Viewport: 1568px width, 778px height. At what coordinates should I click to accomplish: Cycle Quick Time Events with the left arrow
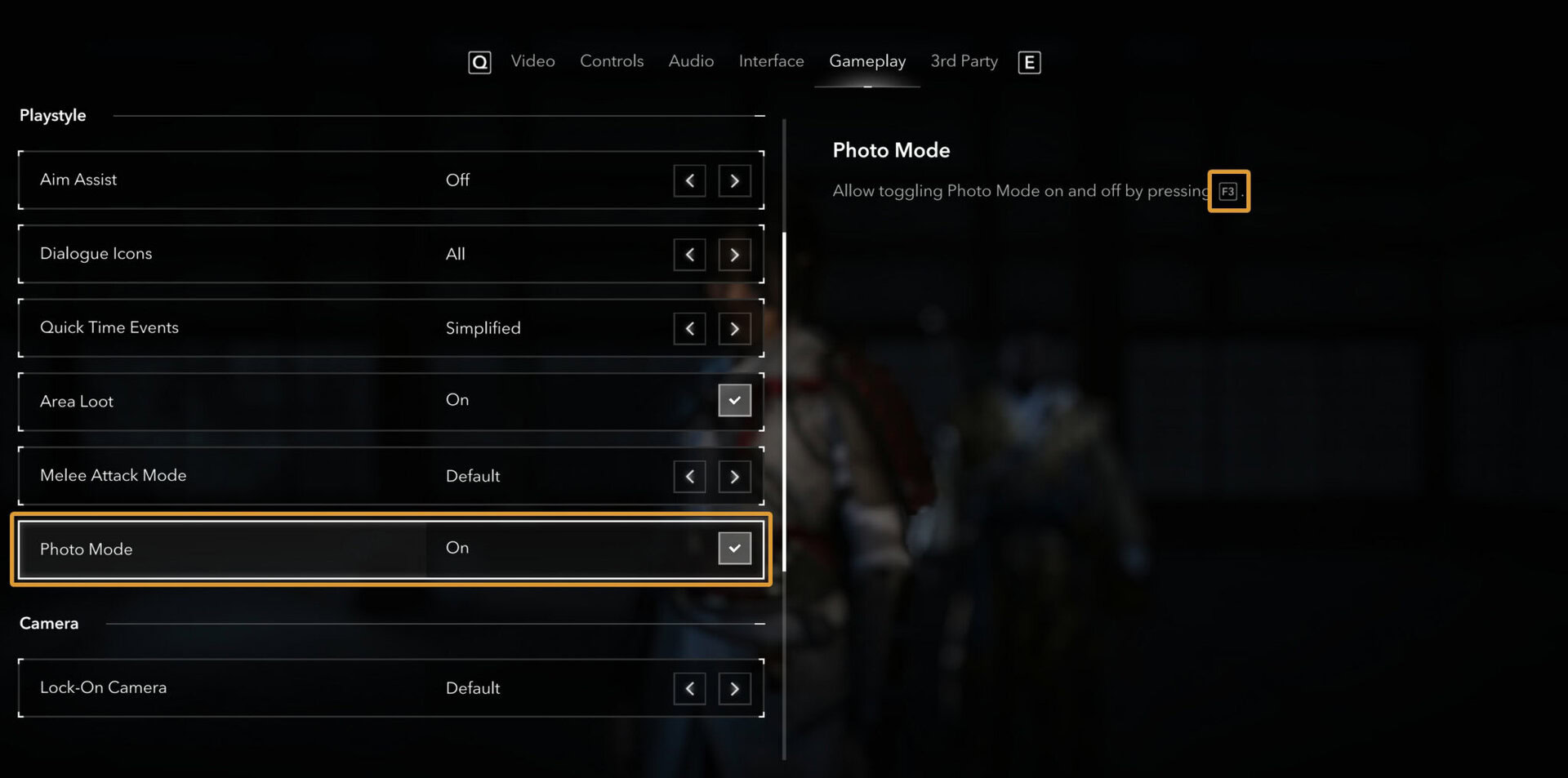(689, 328)
